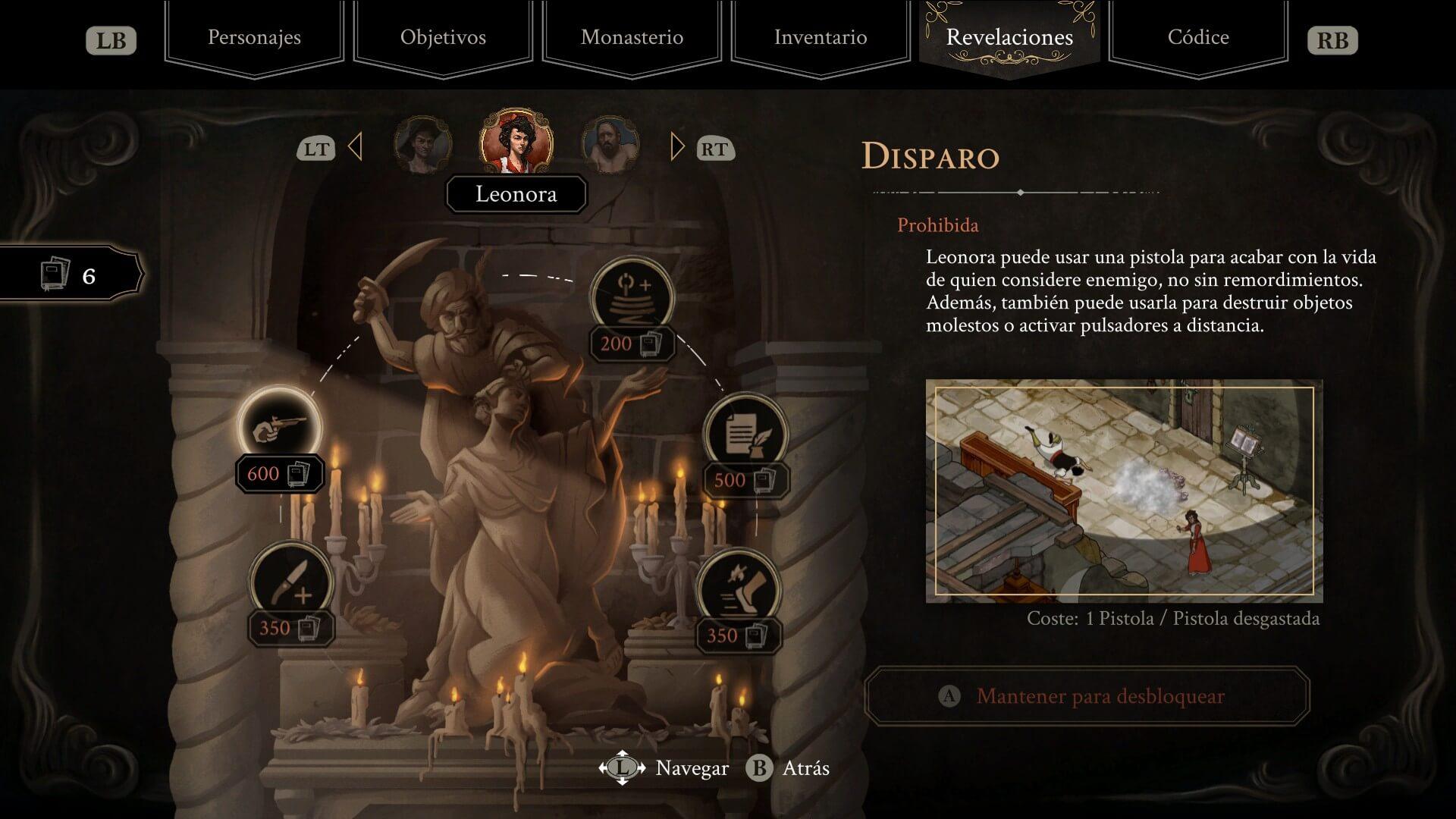The image size is (1456, 819).
Task: Pick the letter and quill skill node
Action: (x=746, y=435)
